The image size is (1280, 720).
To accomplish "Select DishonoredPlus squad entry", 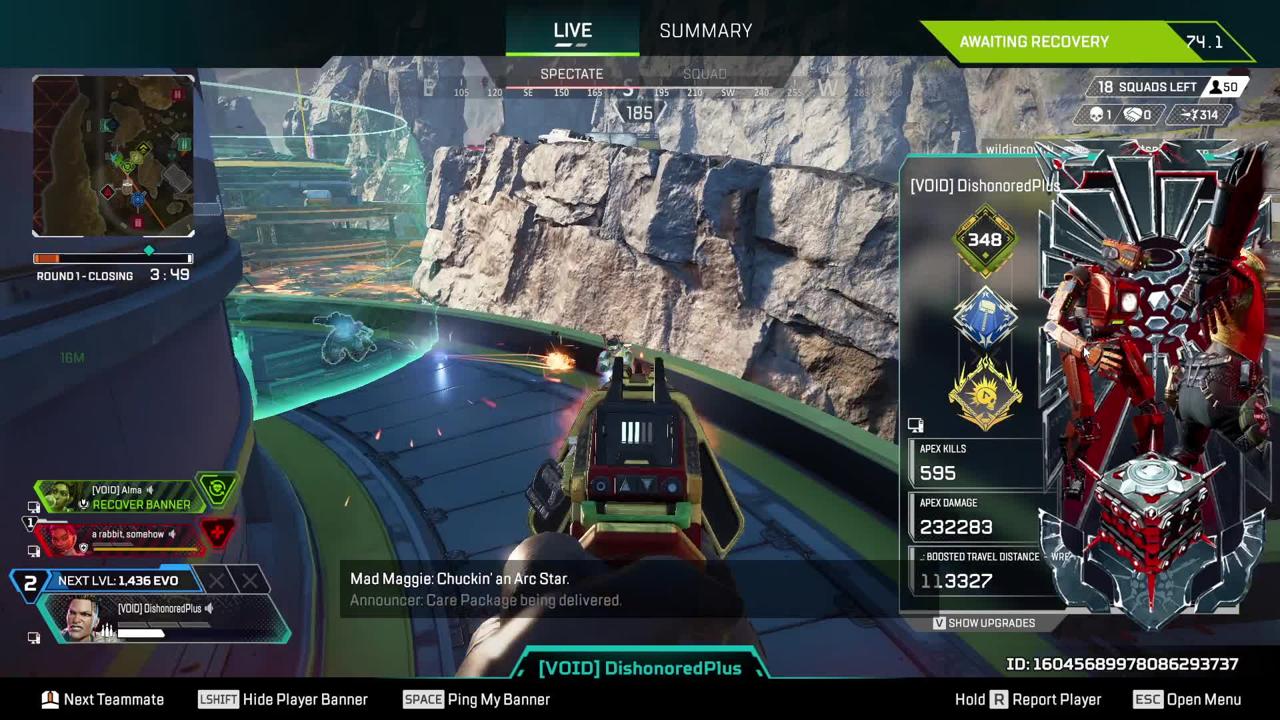I will [x=165, y=618].
